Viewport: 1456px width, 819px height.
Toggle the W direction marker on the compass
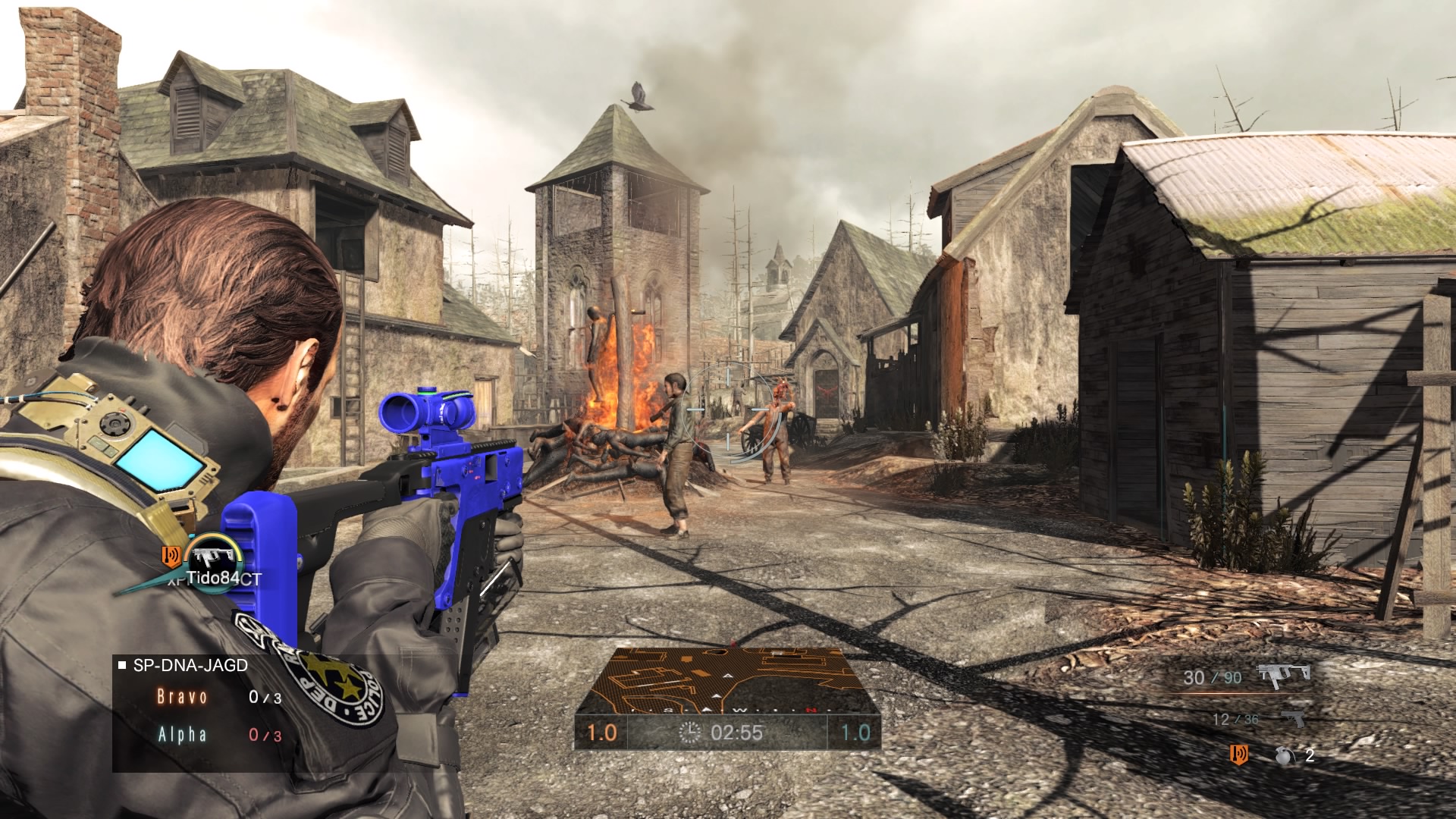click(740, 711)
